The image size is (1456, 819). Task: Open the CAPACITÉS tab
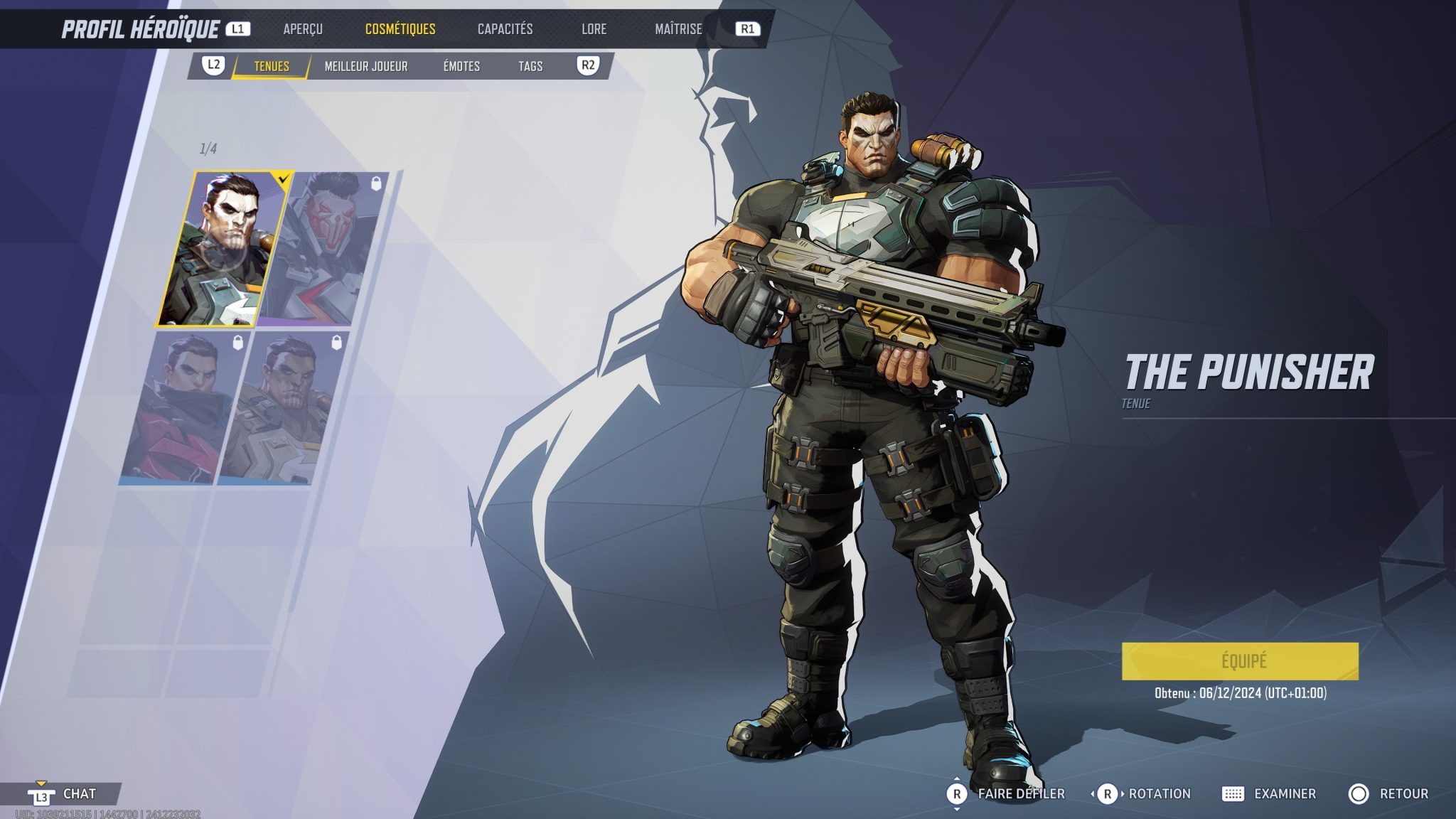coord(504,29)
